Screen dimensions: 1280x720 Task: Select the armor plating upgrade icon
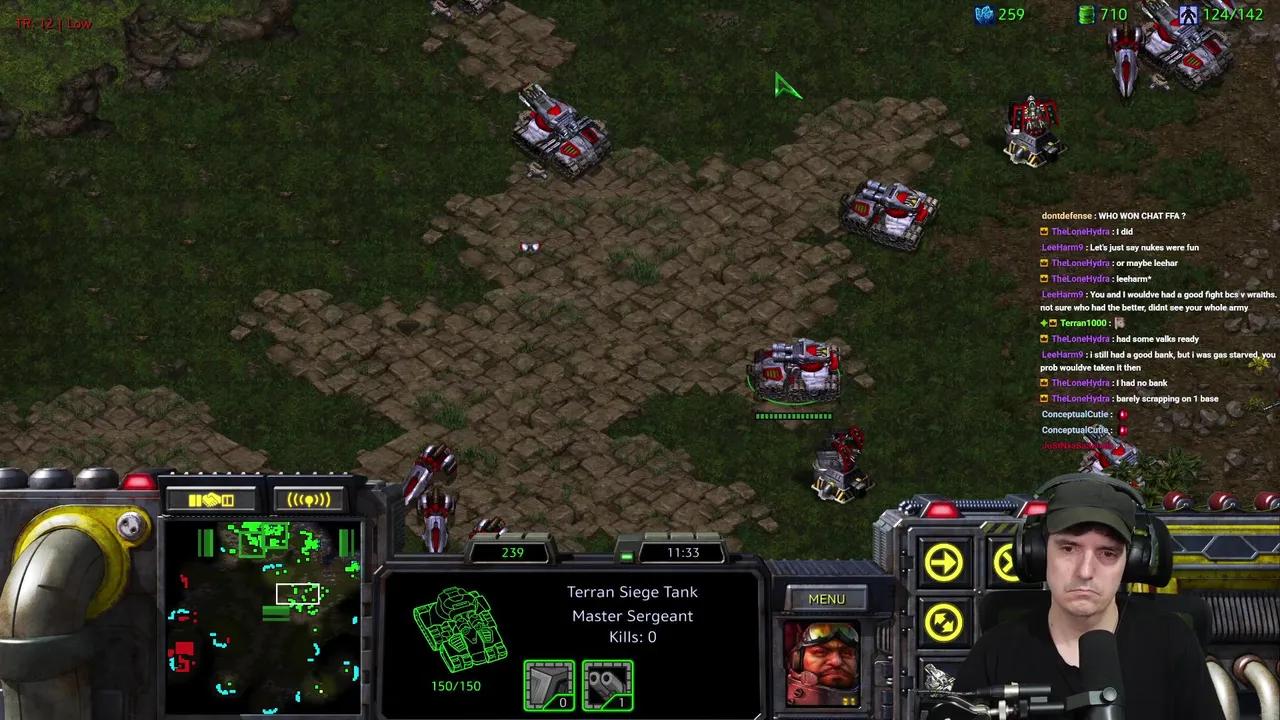pos(549,685)
